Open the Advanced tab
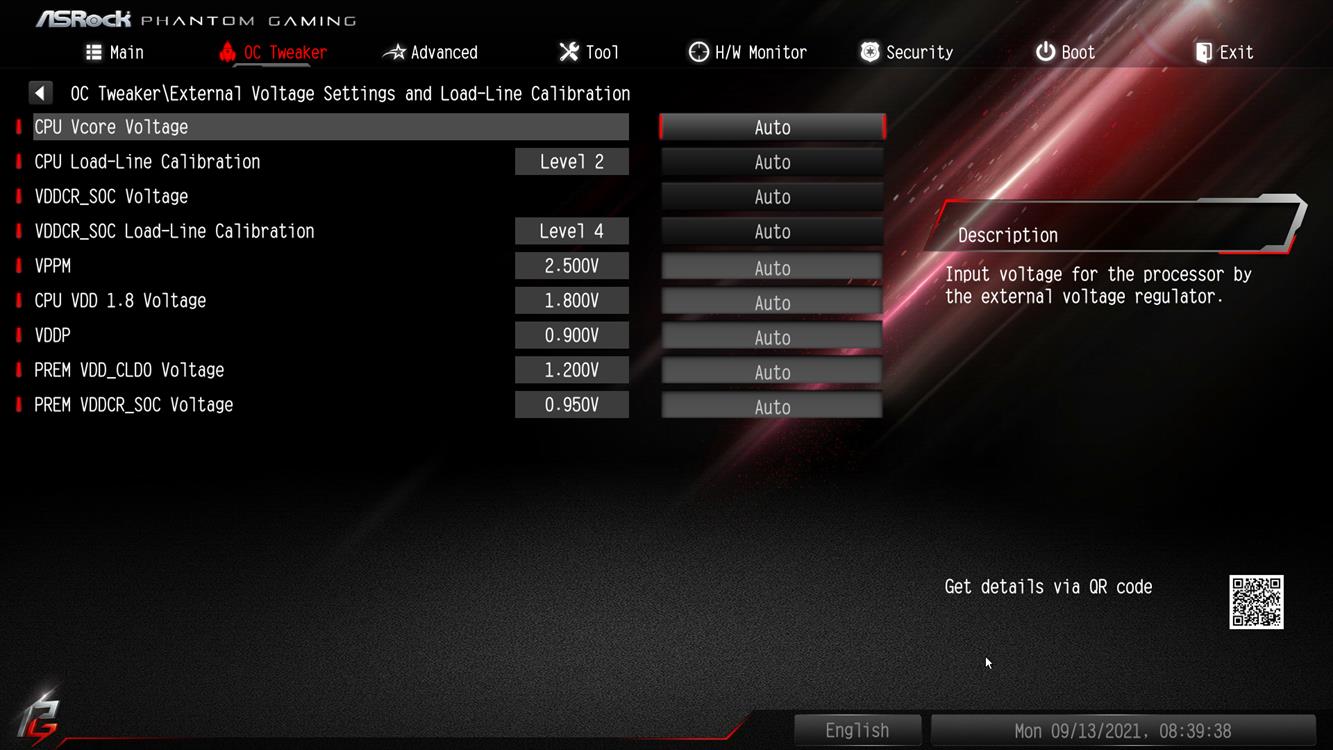 coord(431,52)
